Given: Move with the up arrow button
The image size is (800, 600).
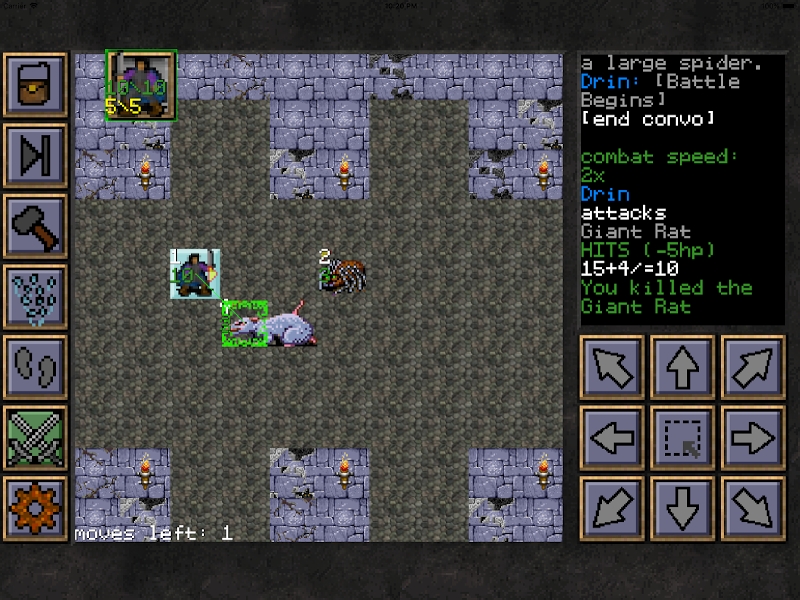Looking at the screenshot, I should pos(682,367).
